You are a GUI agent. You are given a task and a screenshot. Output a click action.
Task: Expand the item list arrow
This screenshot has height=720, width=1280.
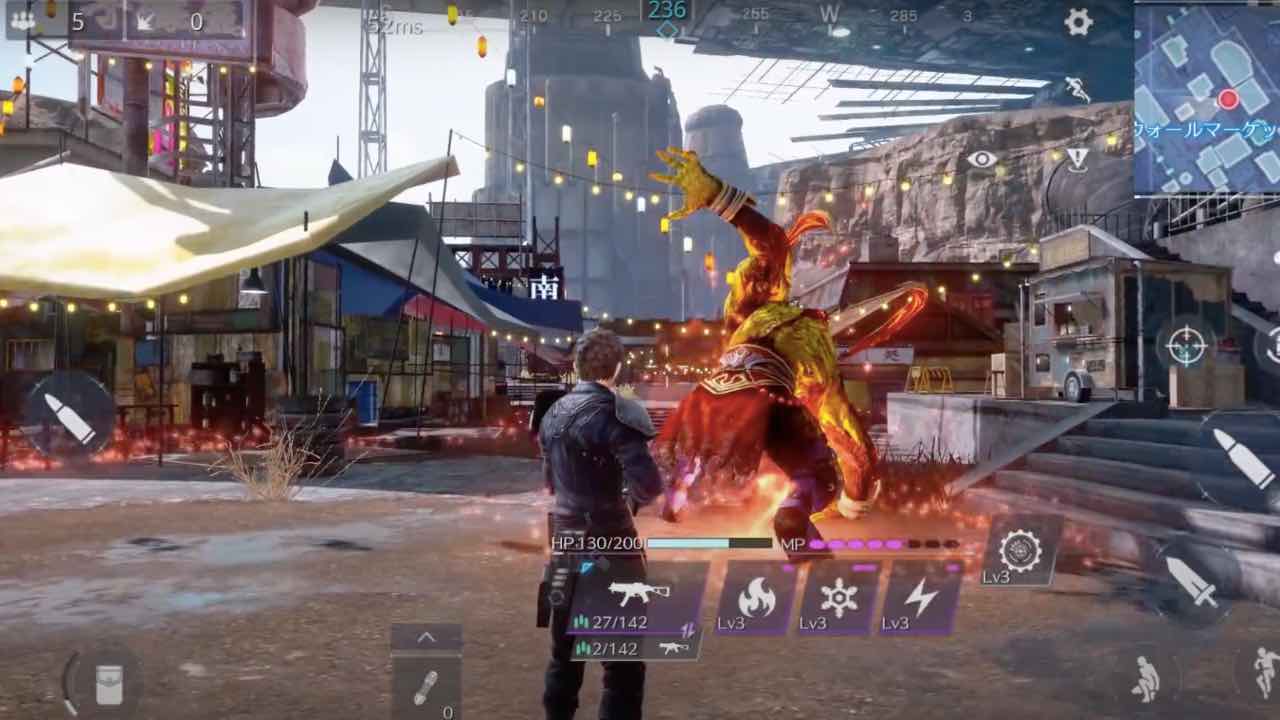coord(426,637)
